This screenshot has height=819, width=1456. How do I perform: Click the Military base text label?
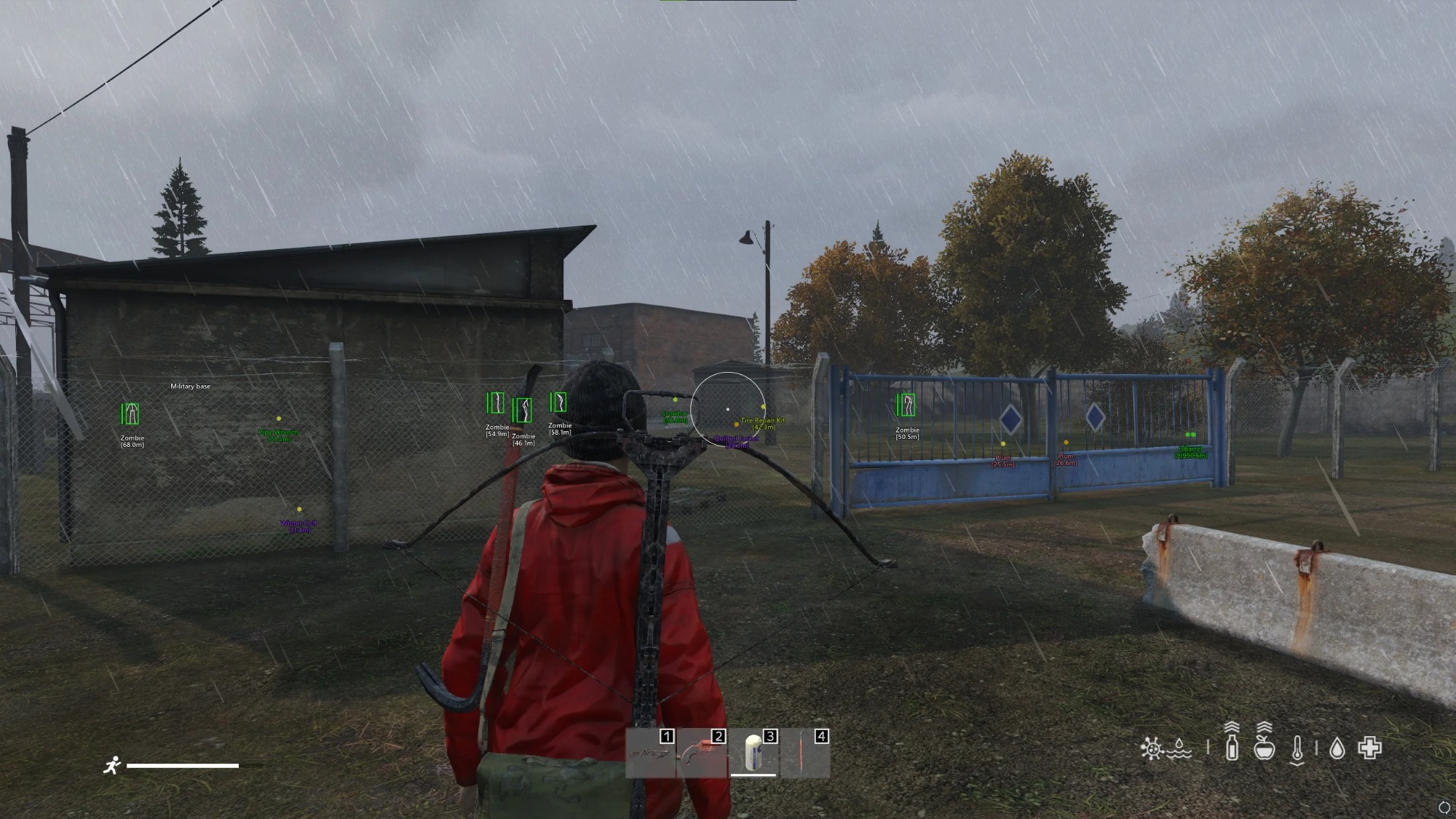click(x=191, y=386)
